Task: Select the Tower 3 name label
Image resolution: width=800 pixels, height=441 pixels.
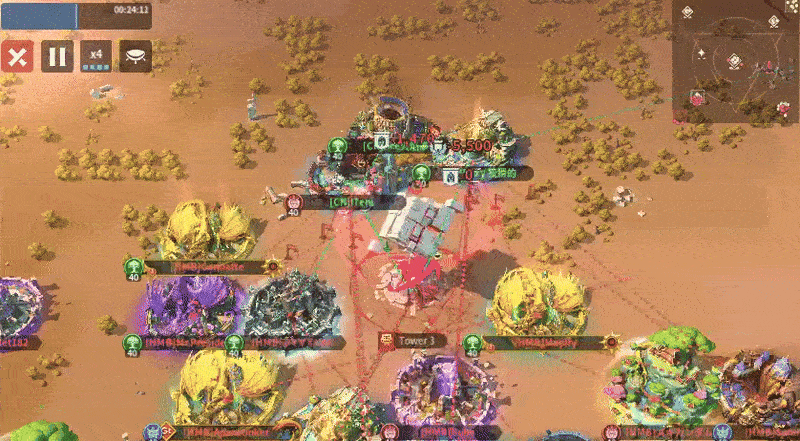Action: point(418,341)
